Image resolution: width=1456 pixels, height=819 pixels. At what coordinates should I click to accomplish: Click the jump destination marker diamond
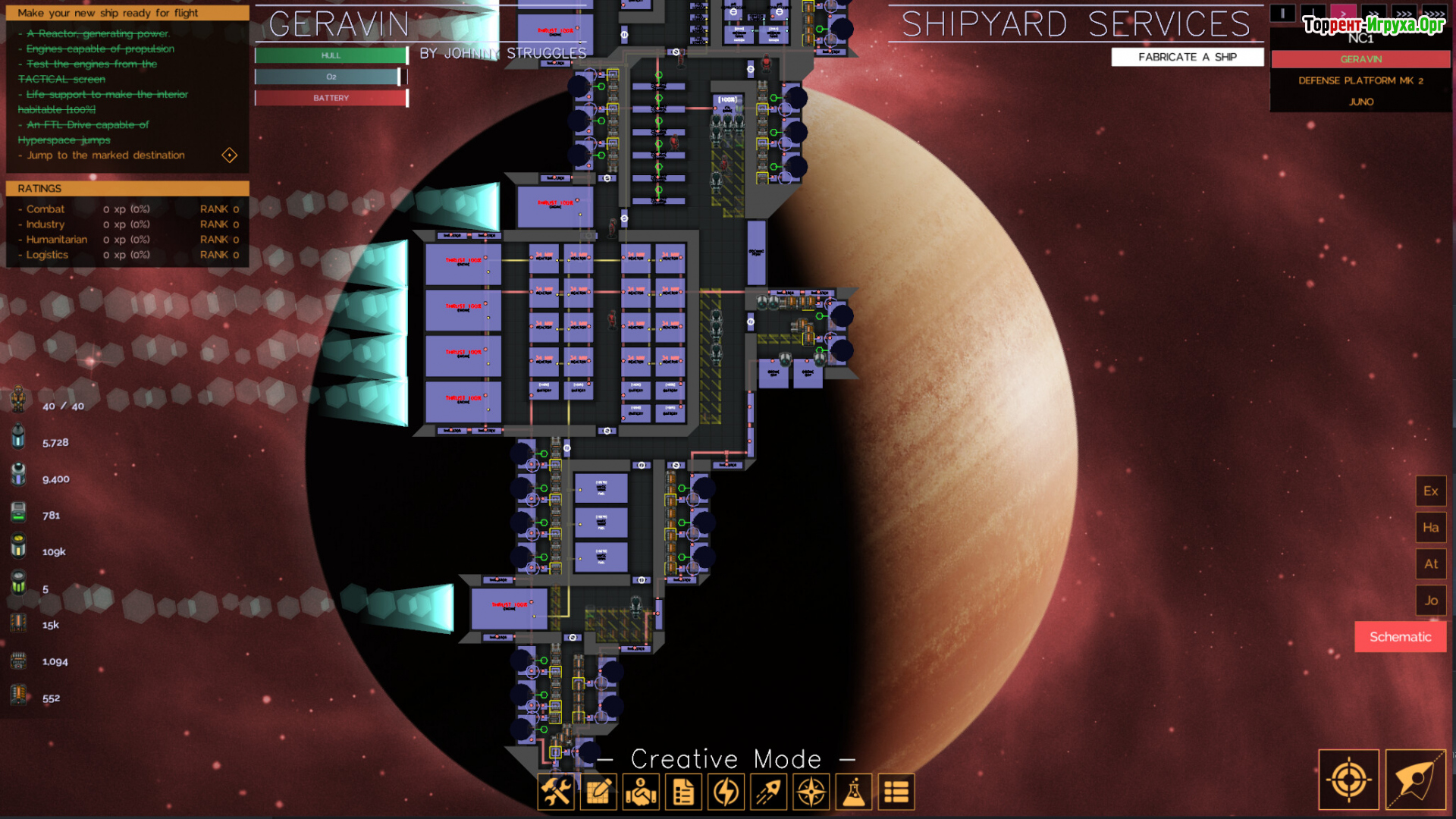[230, 155]
